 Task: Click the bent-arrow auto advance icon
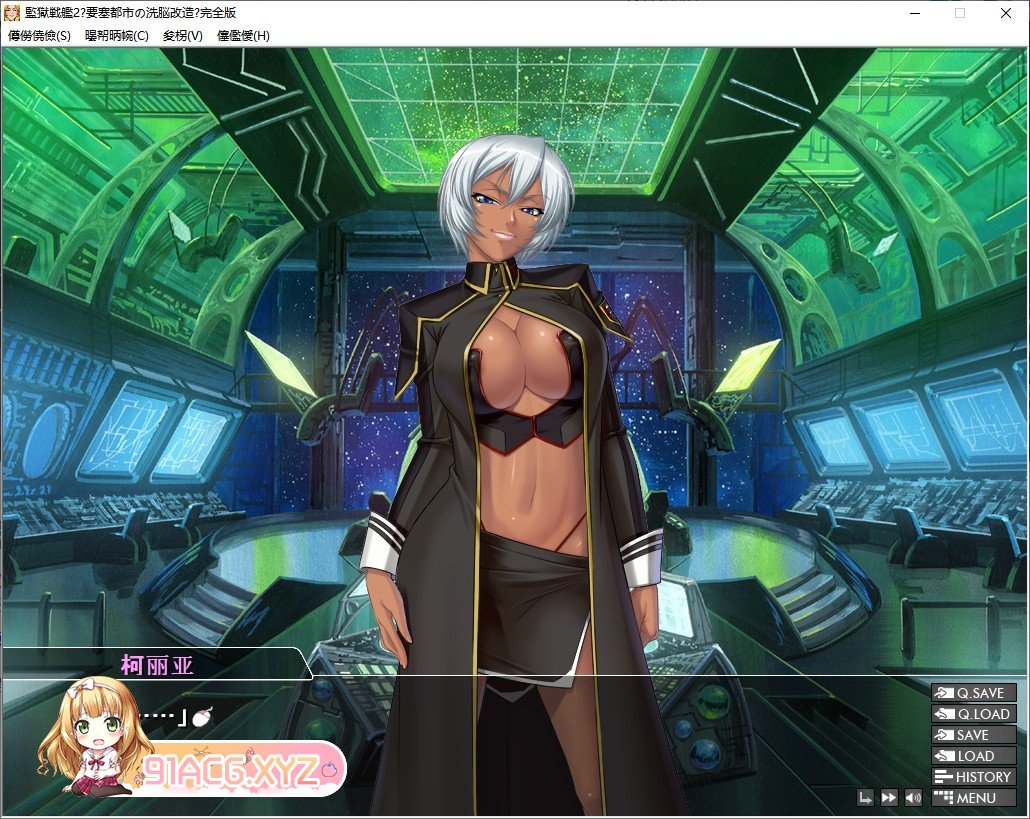click(x=865, y=798)
